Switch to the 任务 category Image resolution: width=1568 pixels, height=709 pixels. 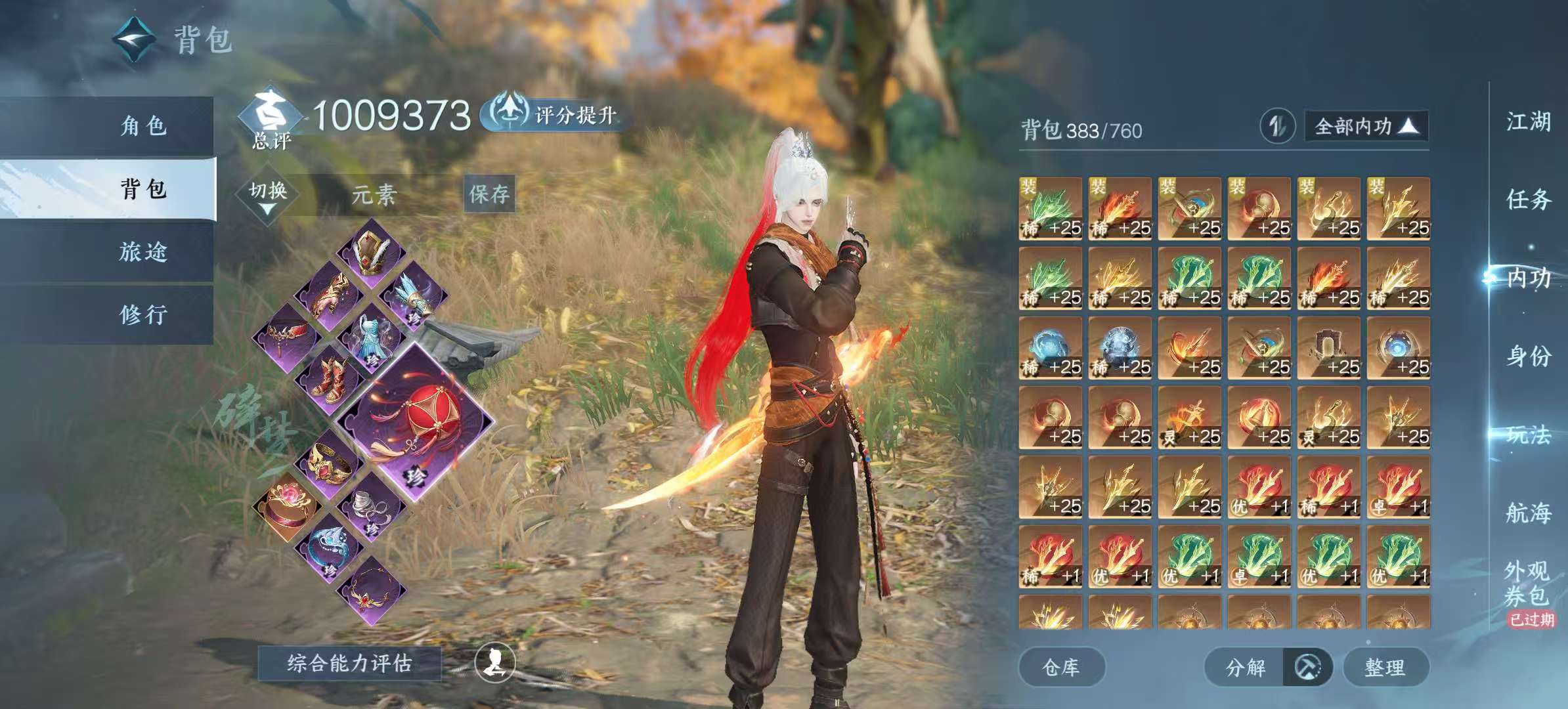1529,199
